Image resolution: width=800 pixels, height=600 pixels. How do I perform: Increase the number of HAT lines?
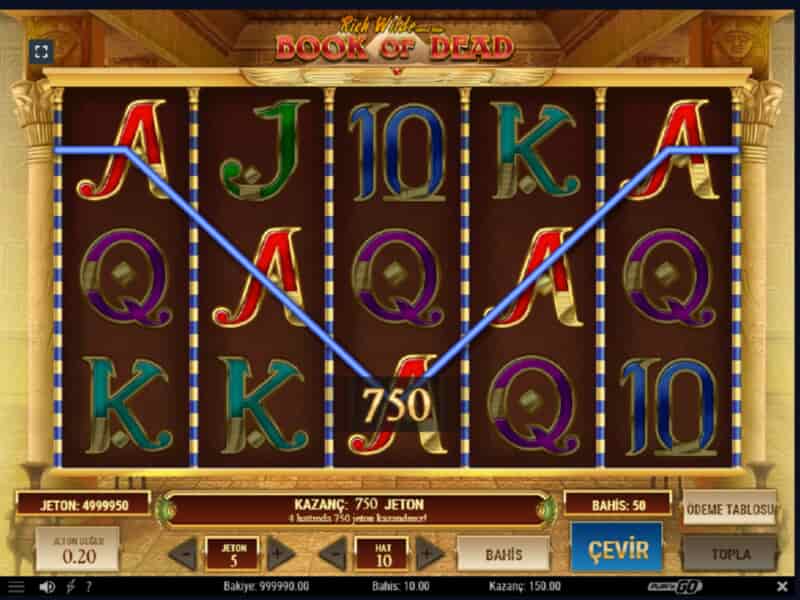pos(430,552)
